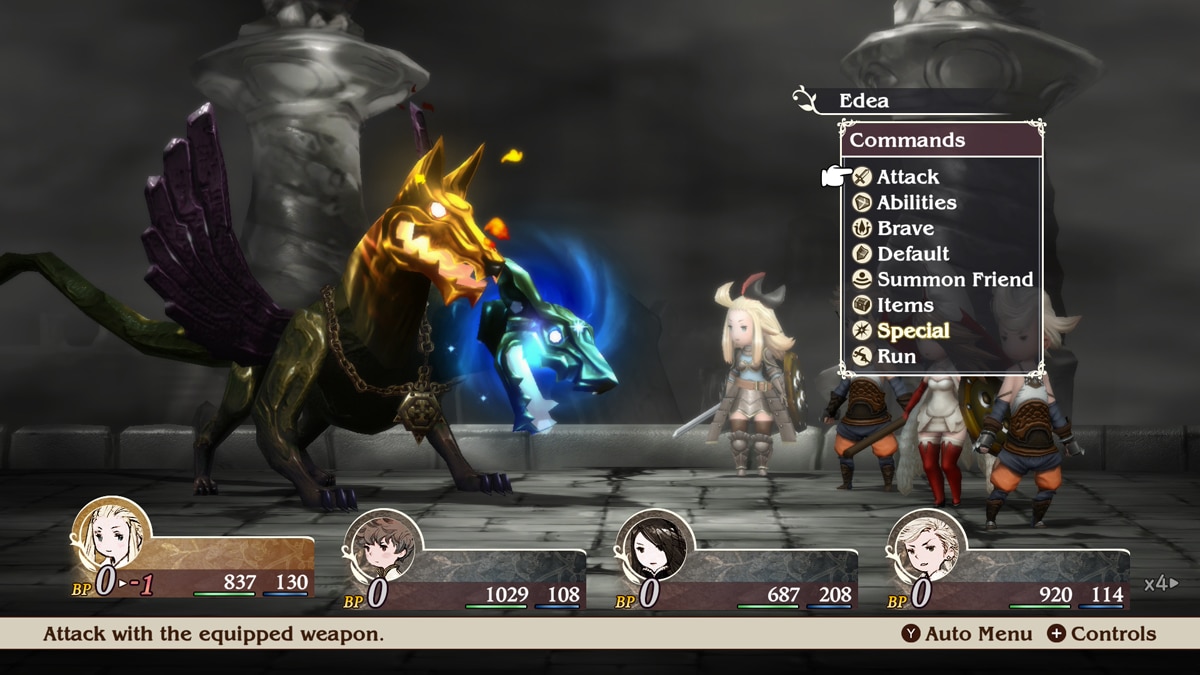Select the Attack command
The height and width of the screenshot is (675, 1200).
[907, 177]
